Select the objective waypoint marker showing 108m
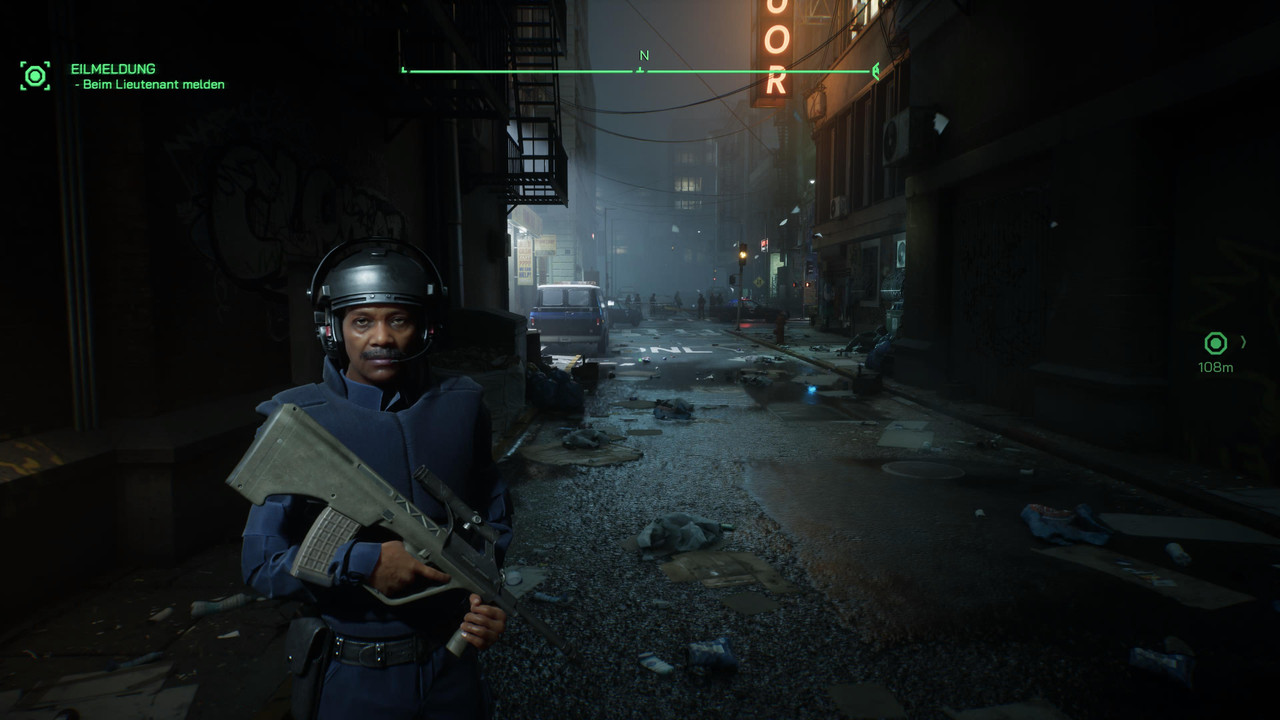Viewport: 1280px width, 720px height. (x=1215, y=344)
